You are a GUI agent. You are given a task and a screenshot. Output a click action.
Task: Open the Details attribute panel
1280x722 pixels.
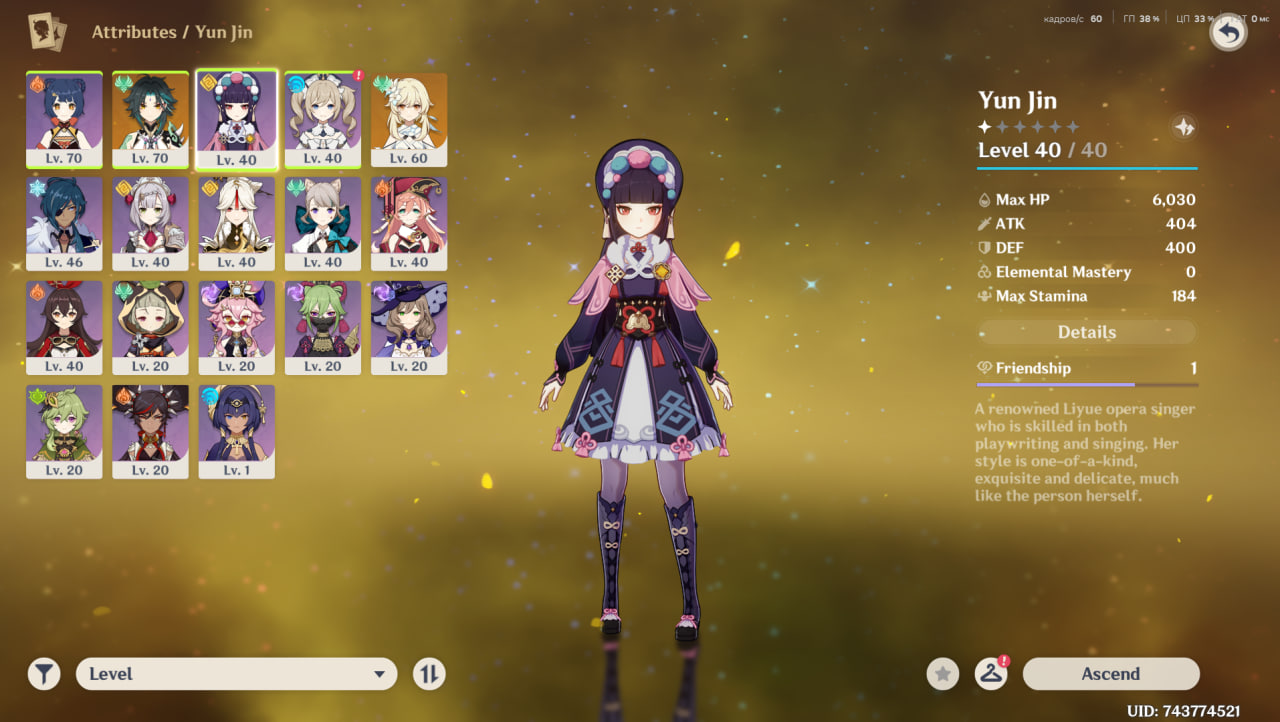coord(1087,332)
